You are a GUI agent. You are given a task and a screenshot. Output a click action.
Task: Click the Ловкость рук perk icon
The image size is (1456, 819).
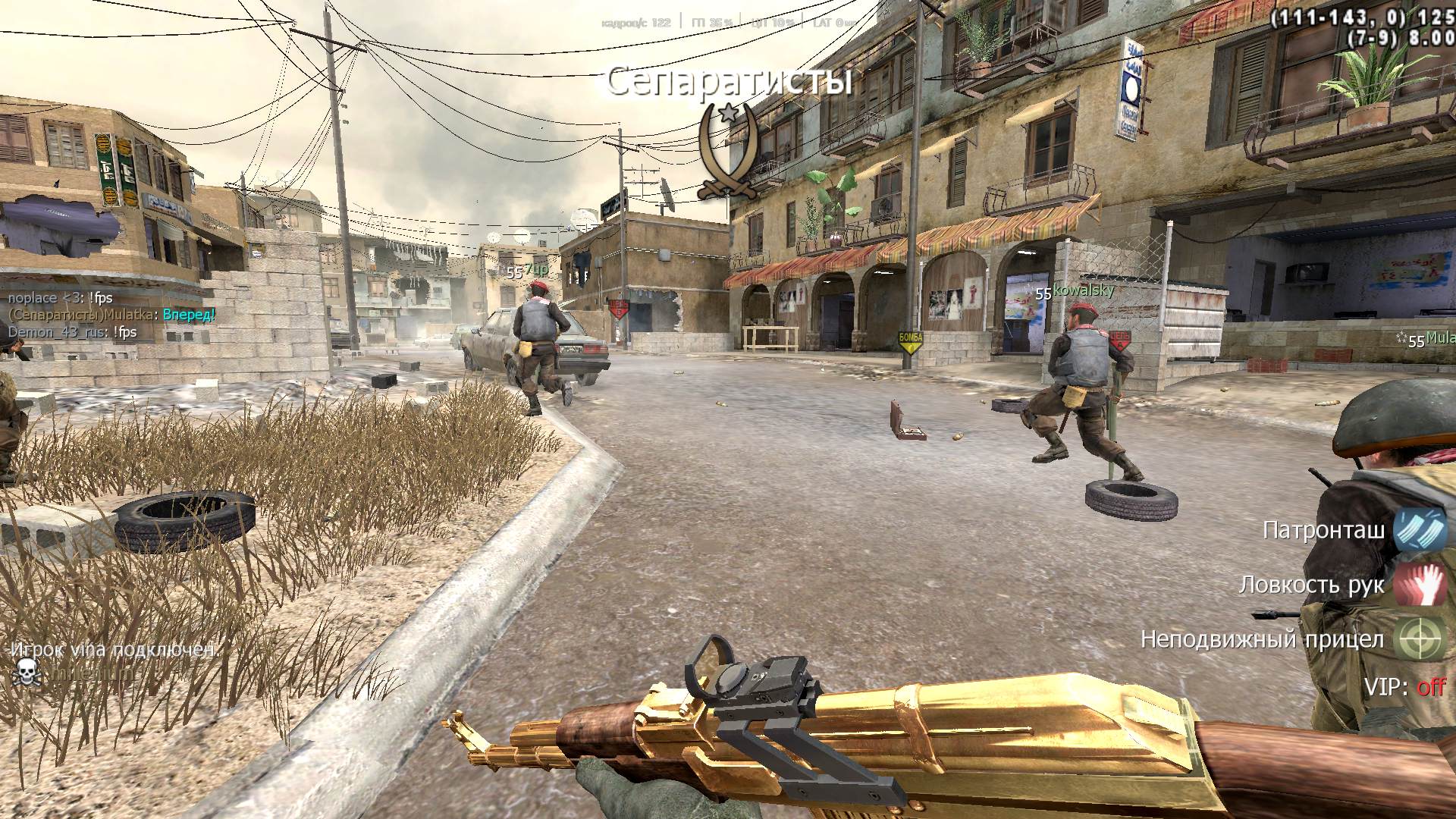1420,584
